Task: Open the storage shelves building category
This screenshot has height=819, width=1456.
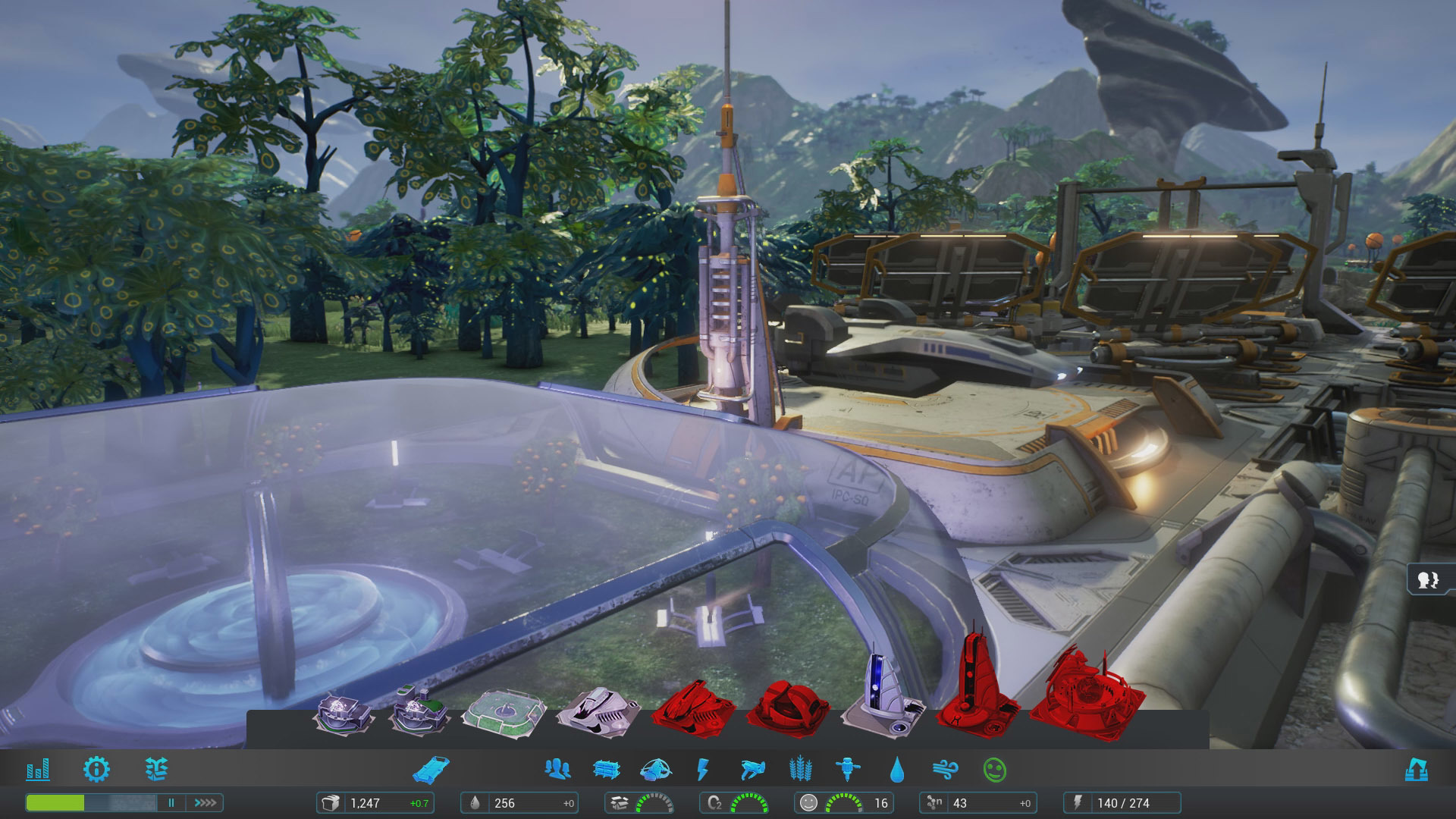Action: 606,770
